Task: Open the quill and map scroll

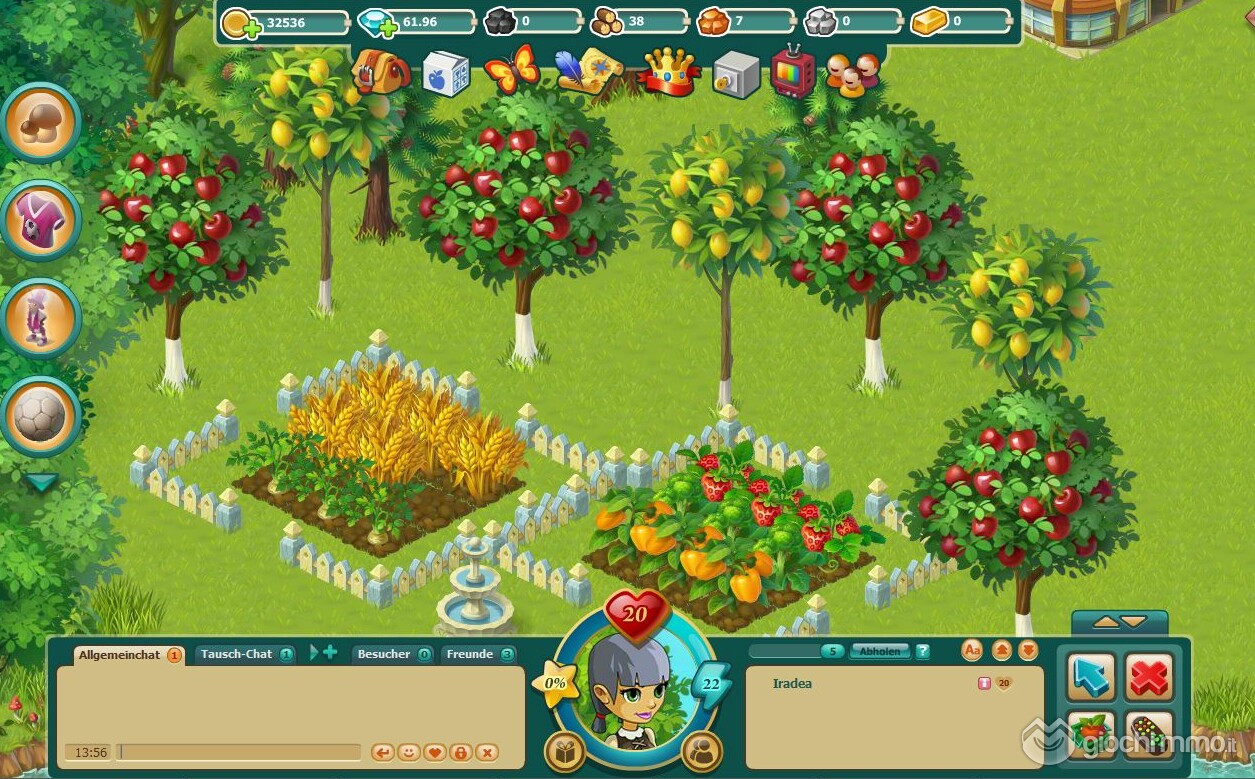Action: click(x=588, y=71)
